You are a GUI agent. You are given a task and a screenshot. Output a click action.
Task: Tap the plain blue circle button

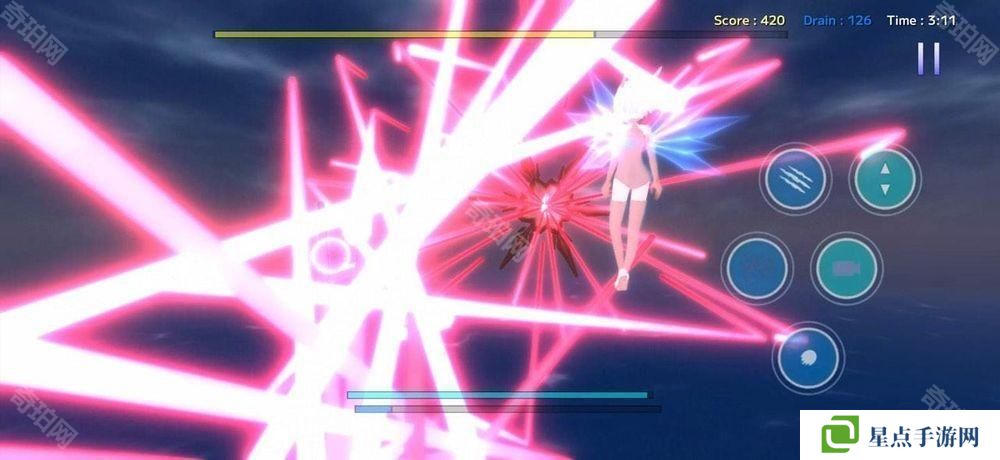coord(757,268)
